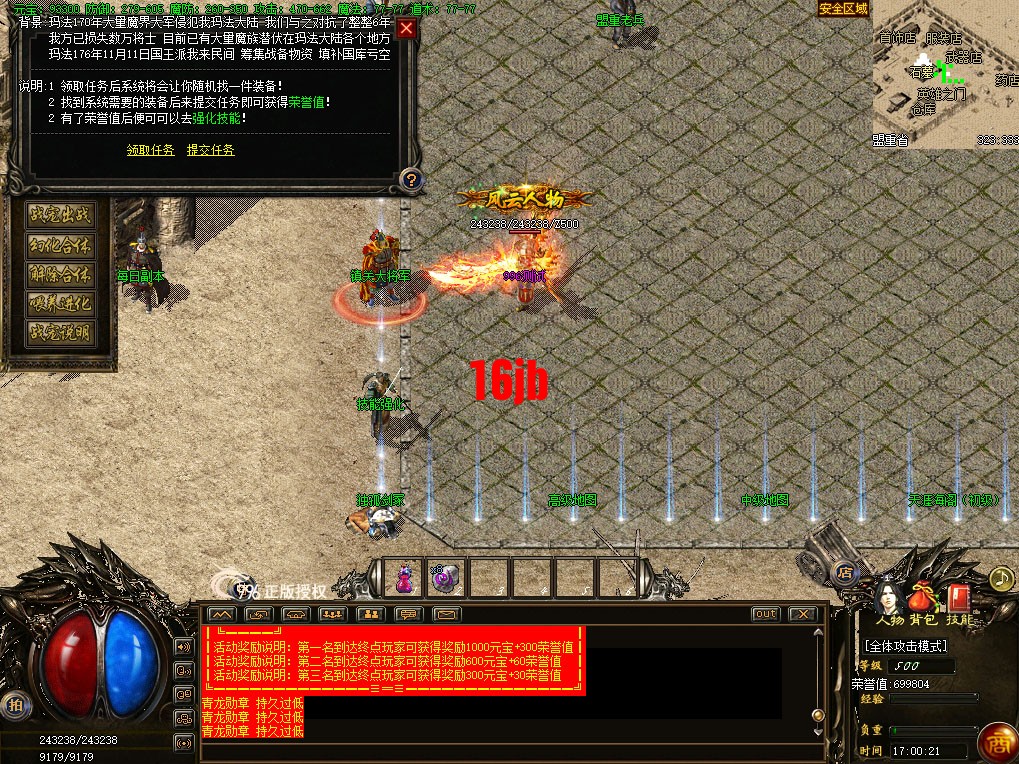Toggle the music note sound button
The height and width of the screenshot is (764, 1019).
point(1001,578)
